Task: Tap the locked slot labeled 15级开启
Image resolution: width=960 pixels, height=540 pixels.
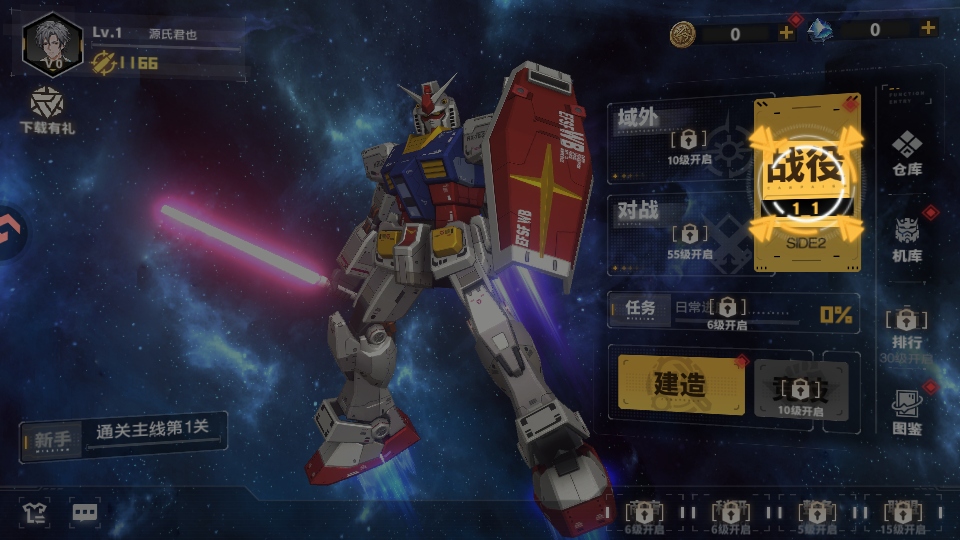Action: [903, 513]
